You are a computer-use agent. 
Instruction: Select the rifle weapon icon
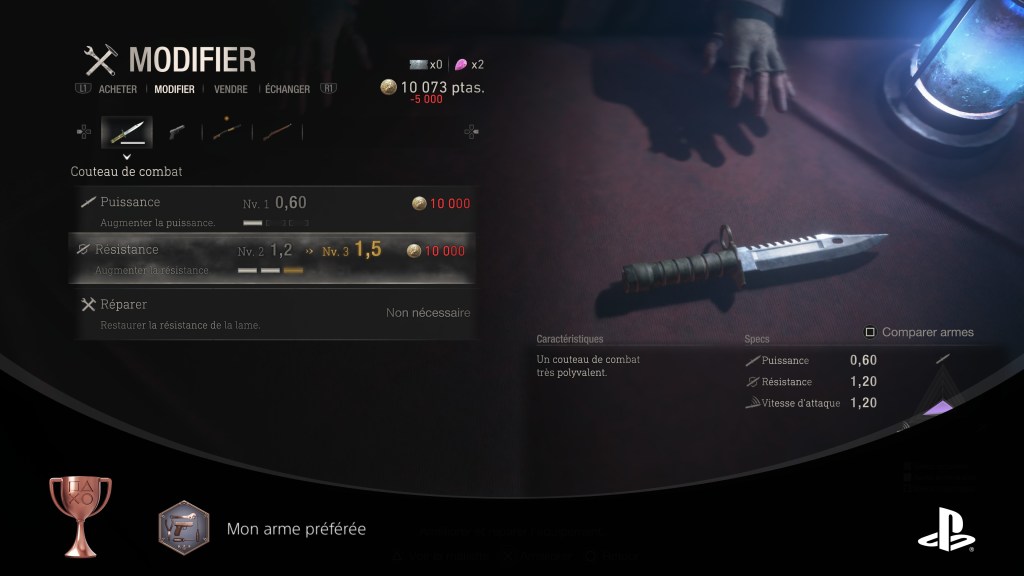click(x=277, y=131)
